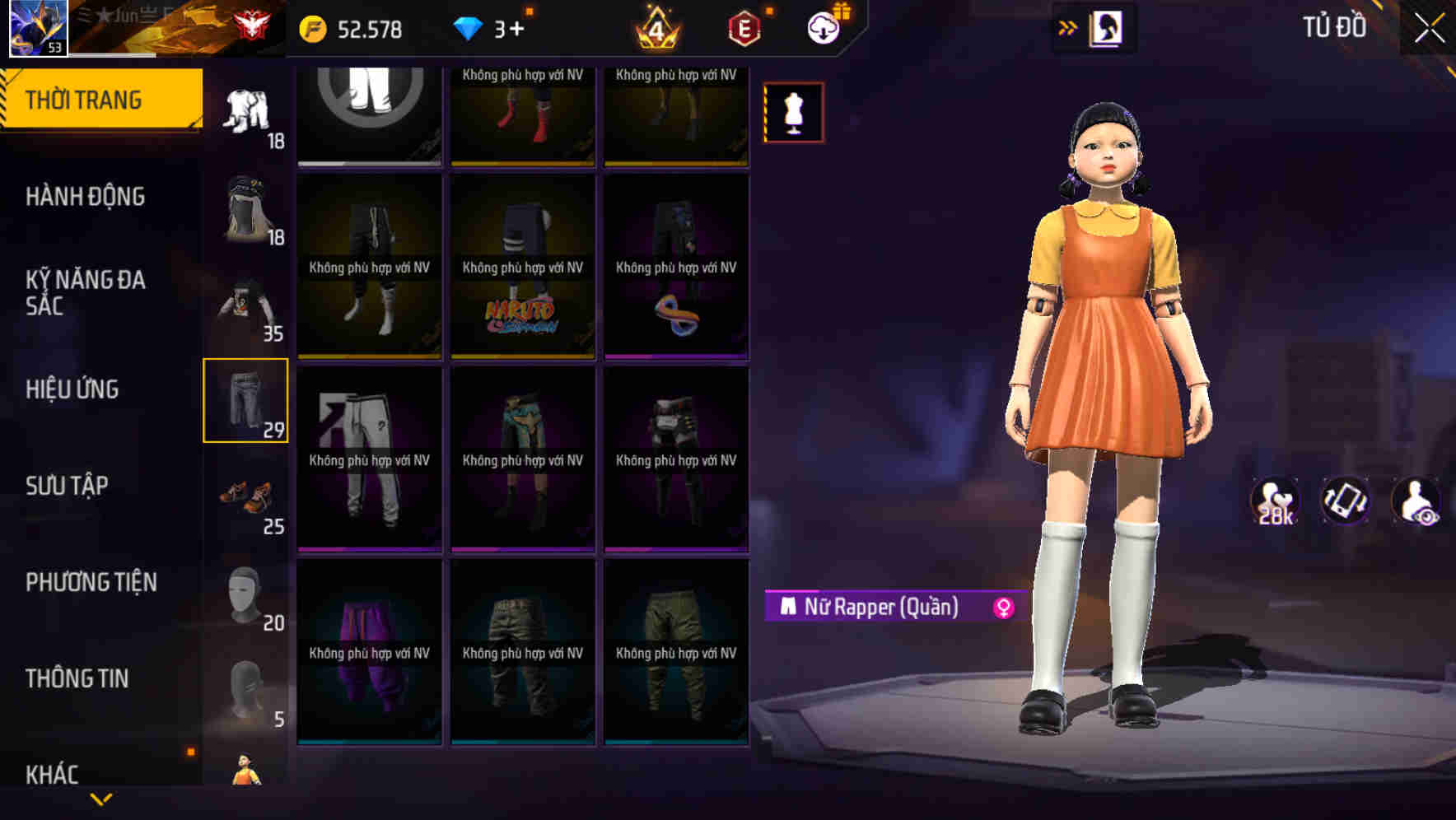This screenshot has width=1456, height=820.
Task: Select the jeans category icon showing 29 items
Action: pos(245,403)
